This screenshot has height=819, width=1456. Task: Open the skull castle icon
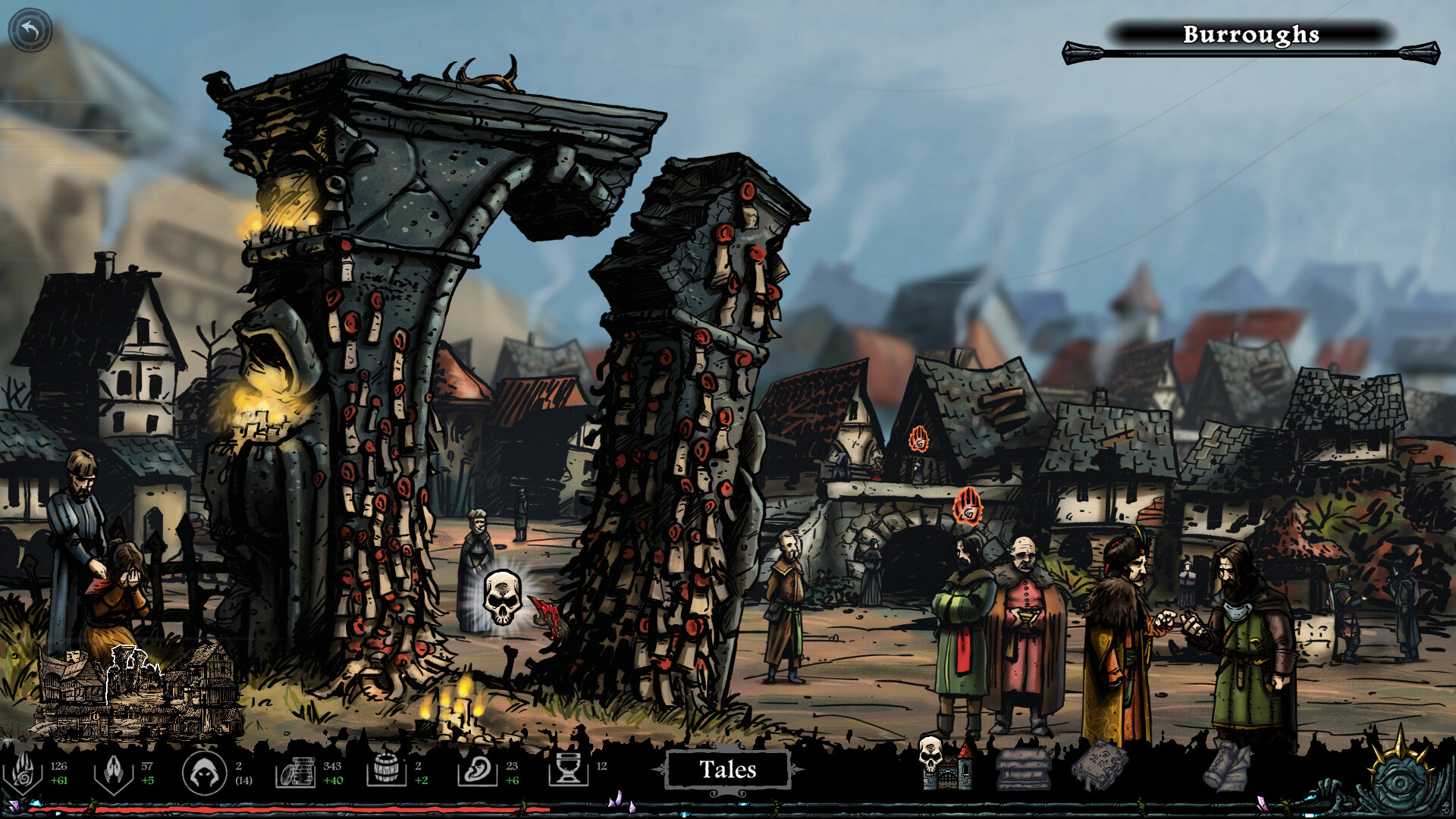pyautogui.click(x=945, y=763)
